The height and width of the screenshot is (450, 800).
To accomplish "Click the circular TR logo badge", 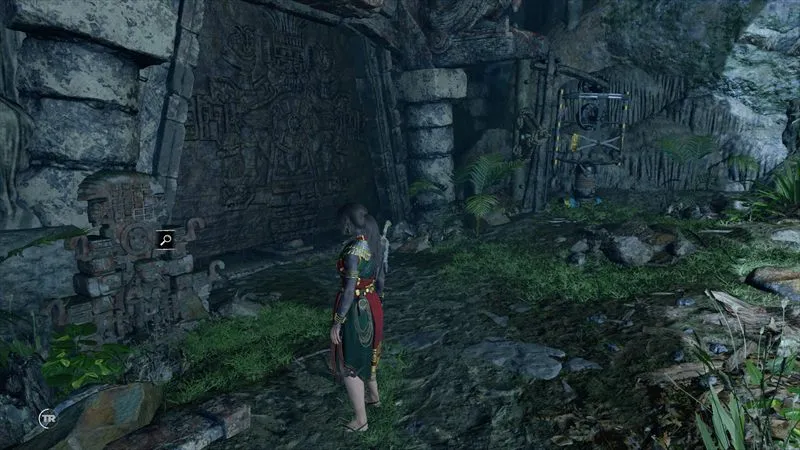I will tap(46, 417).
